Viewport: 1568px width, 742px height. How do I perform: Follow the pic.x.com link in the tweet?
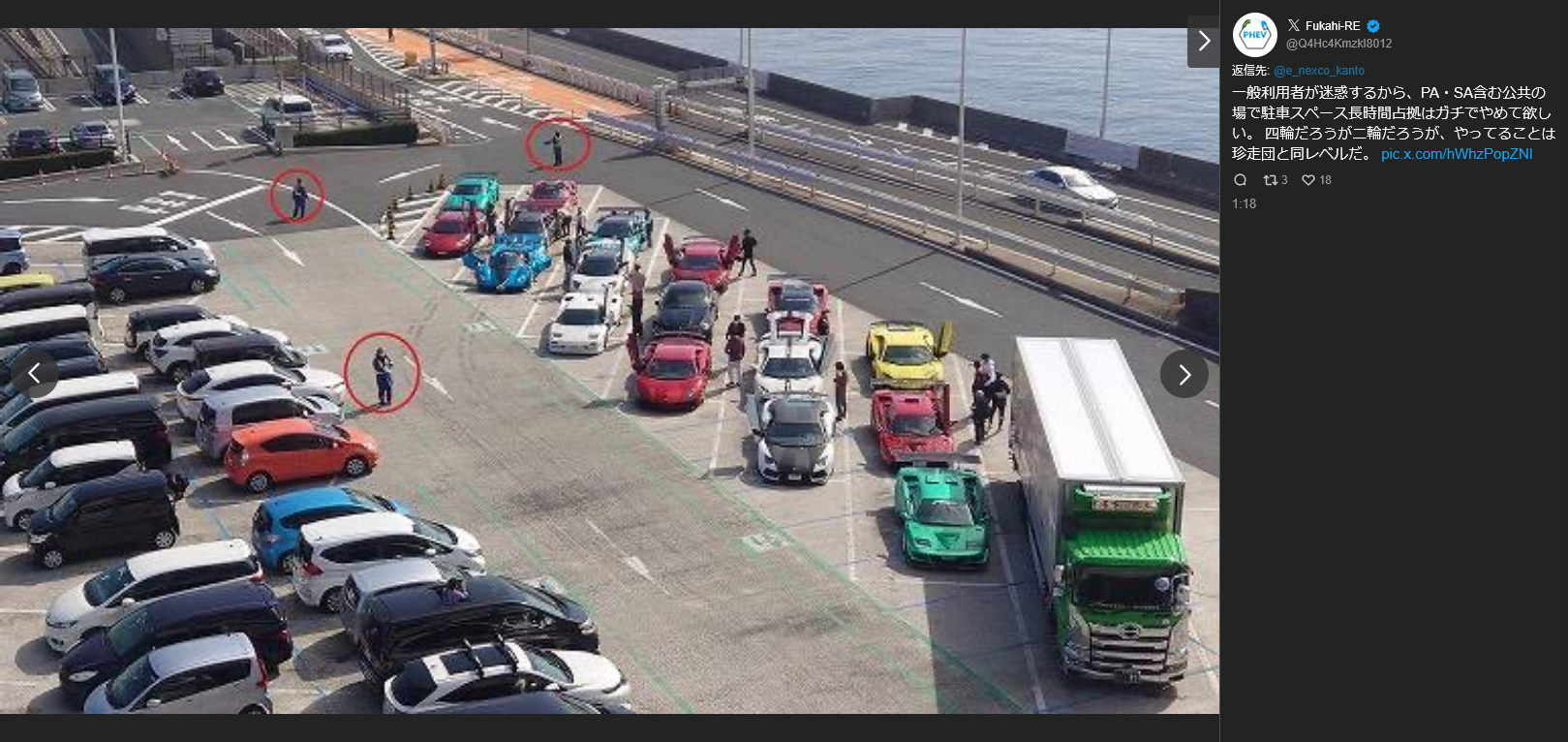point(1456,154)
